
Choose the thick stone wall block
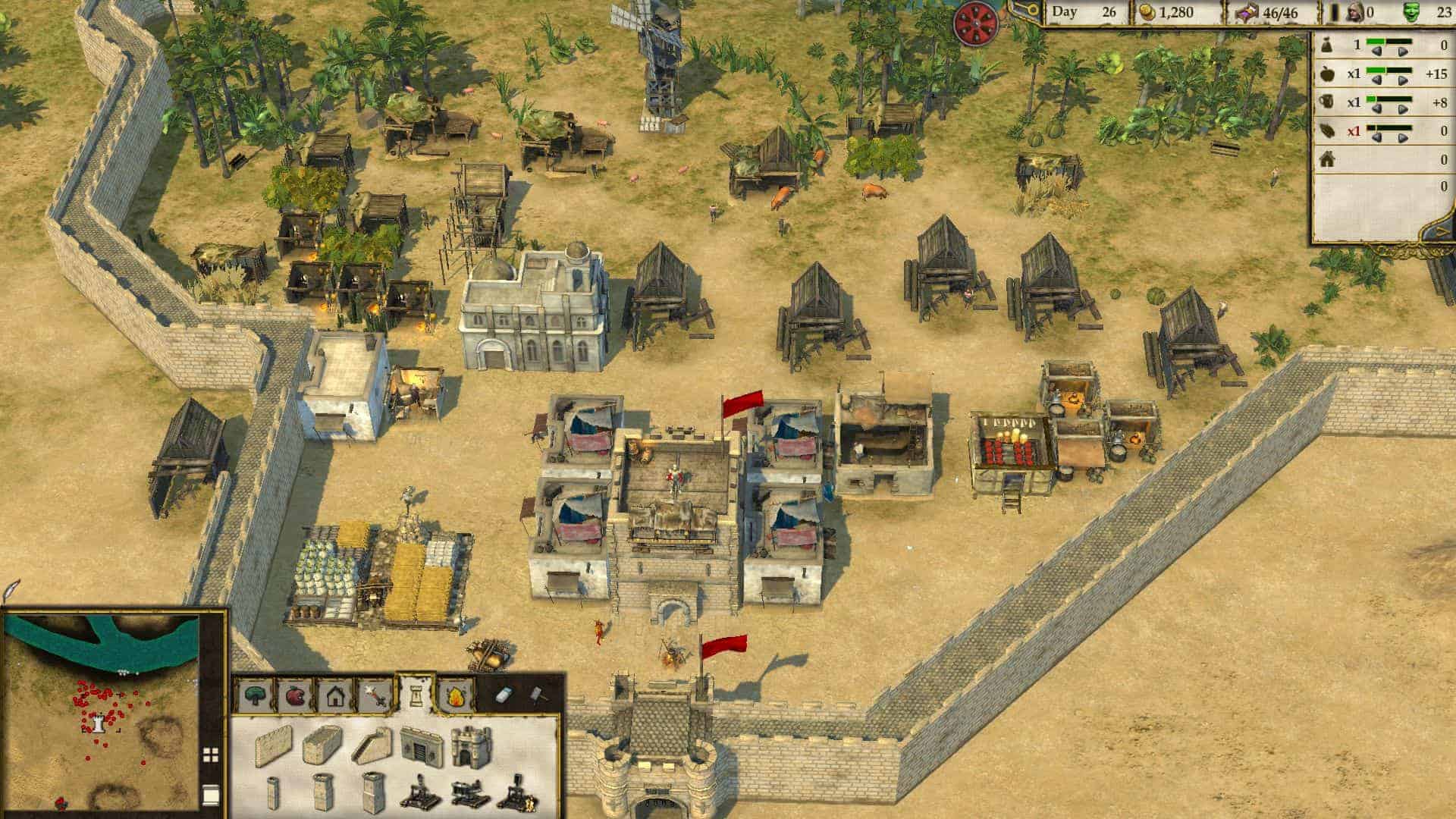322,745
